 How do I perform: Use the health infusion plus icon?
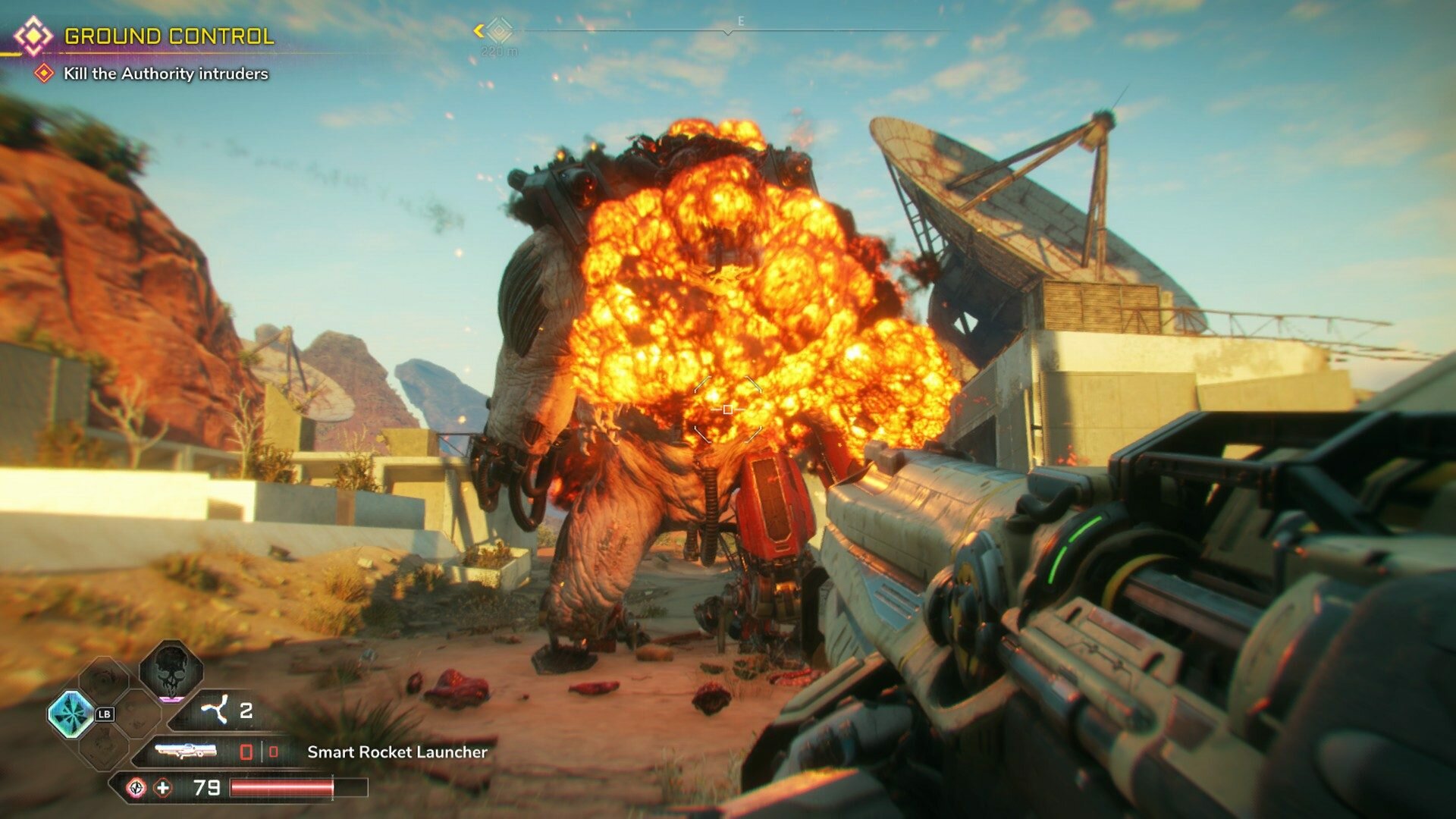click(163, 788)
